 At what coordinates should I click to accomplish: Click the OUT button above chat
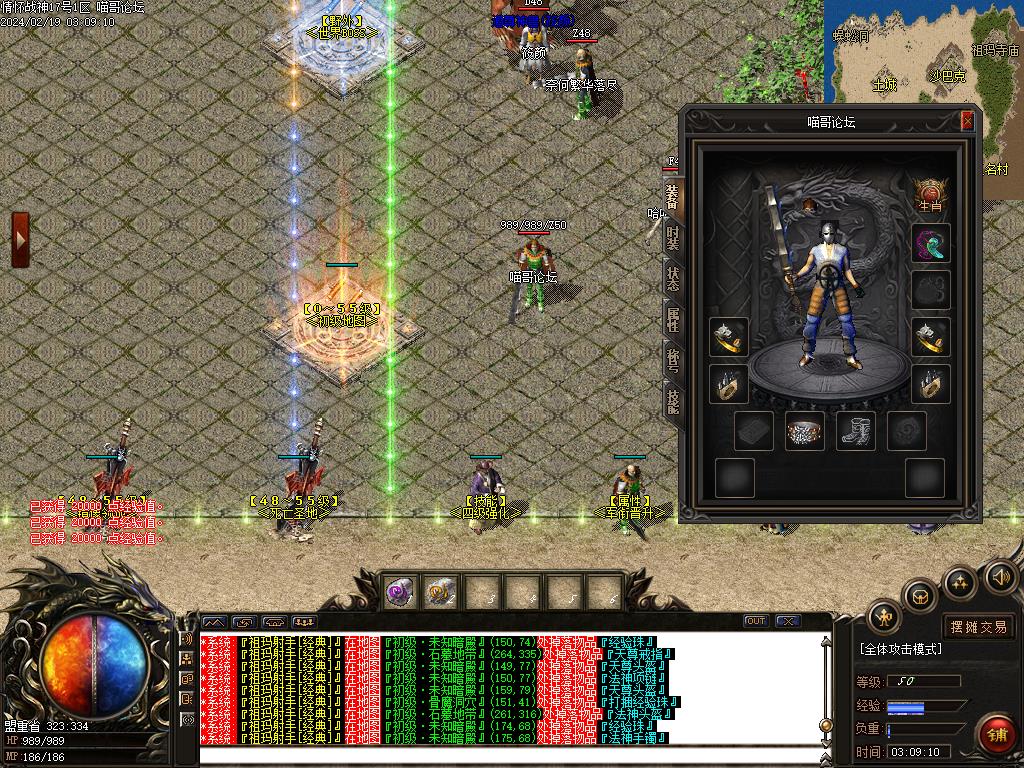756,621
